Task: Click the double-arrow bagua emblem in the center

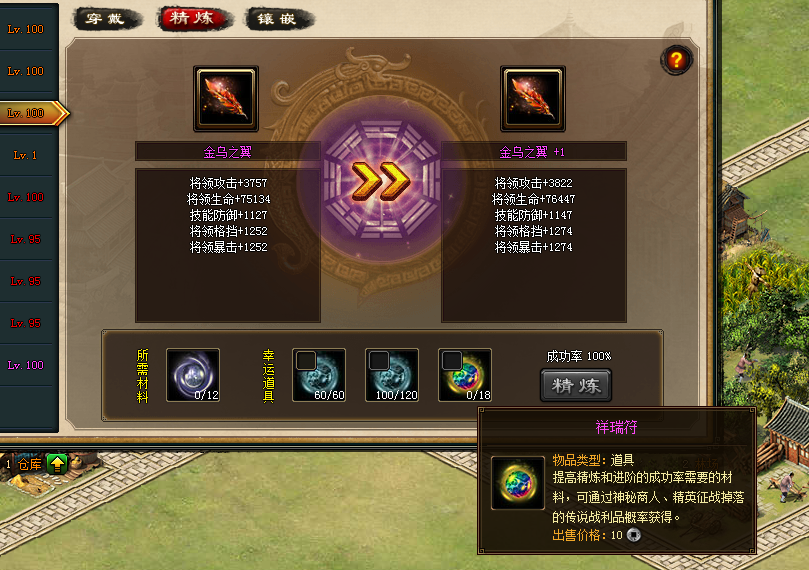Action: click(x=380, y=181)
